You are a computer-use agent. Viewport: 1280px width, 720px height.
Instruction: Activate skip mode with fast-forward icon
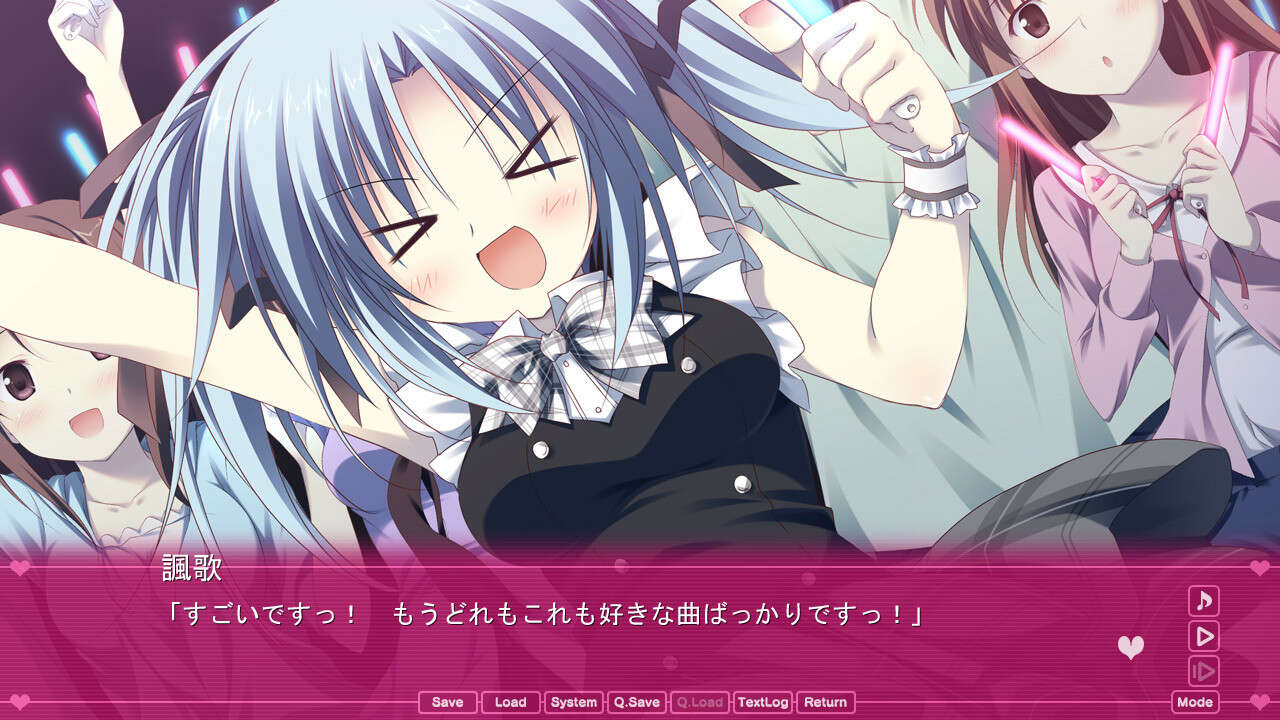(1203, 670)
